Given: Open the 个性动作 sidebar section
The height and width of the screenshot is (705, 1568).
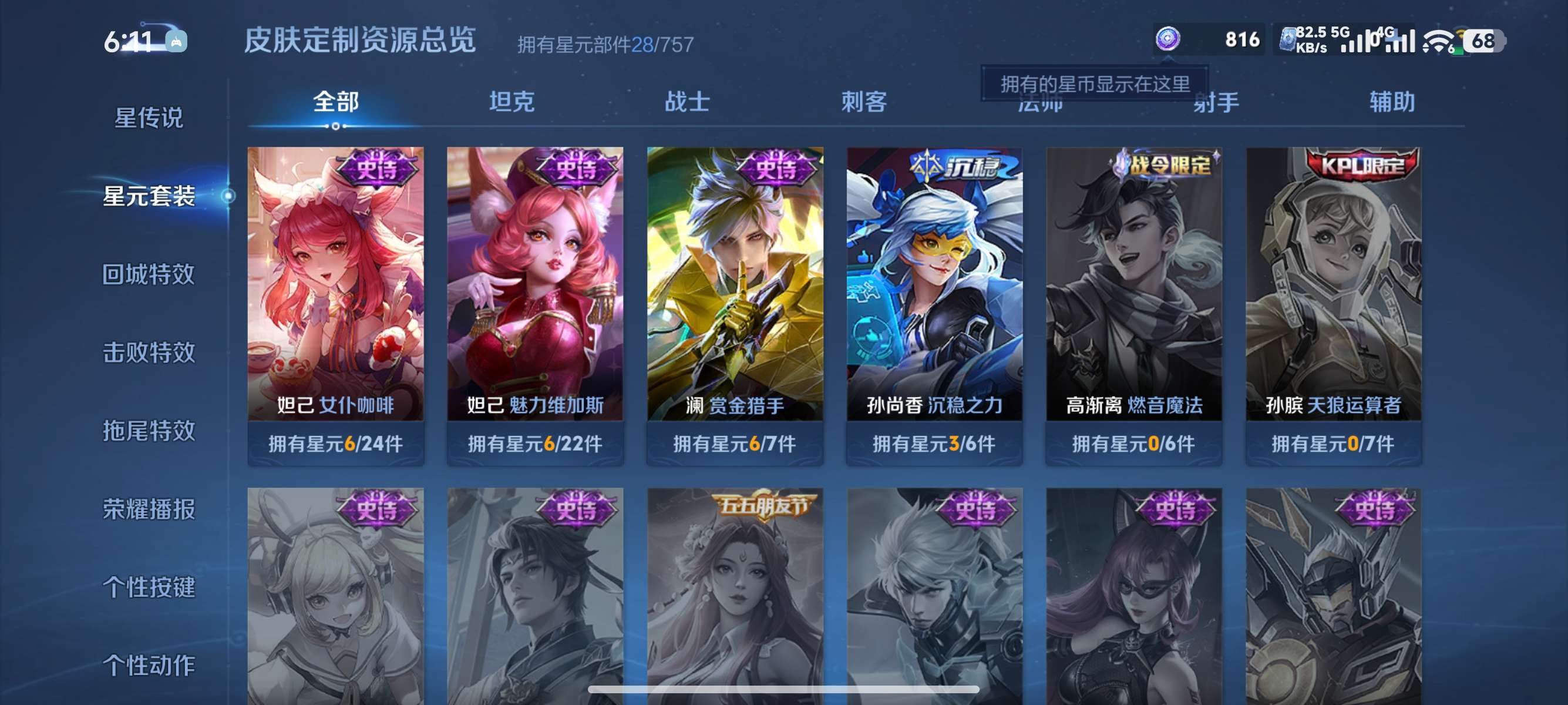Looking at the screenshot, I should point(149,666).
